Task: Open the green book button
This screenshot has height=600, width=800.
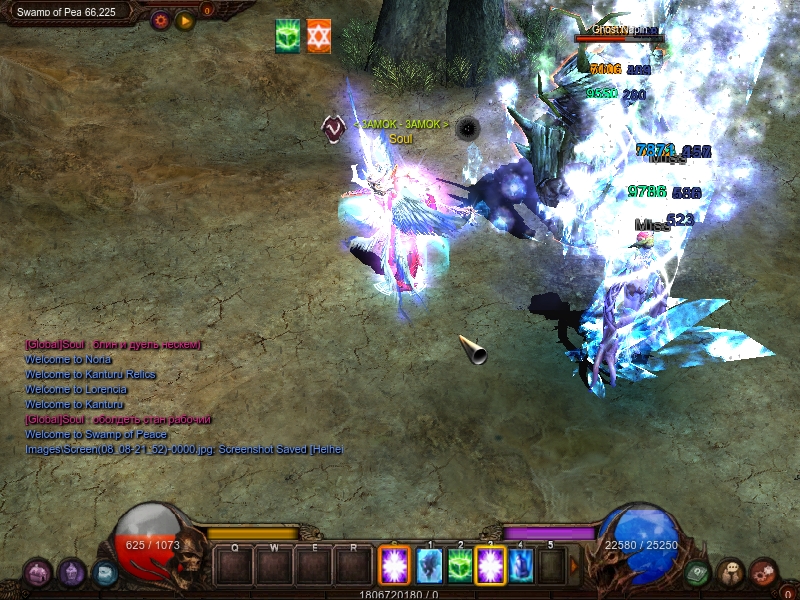Action: point(698,573)
